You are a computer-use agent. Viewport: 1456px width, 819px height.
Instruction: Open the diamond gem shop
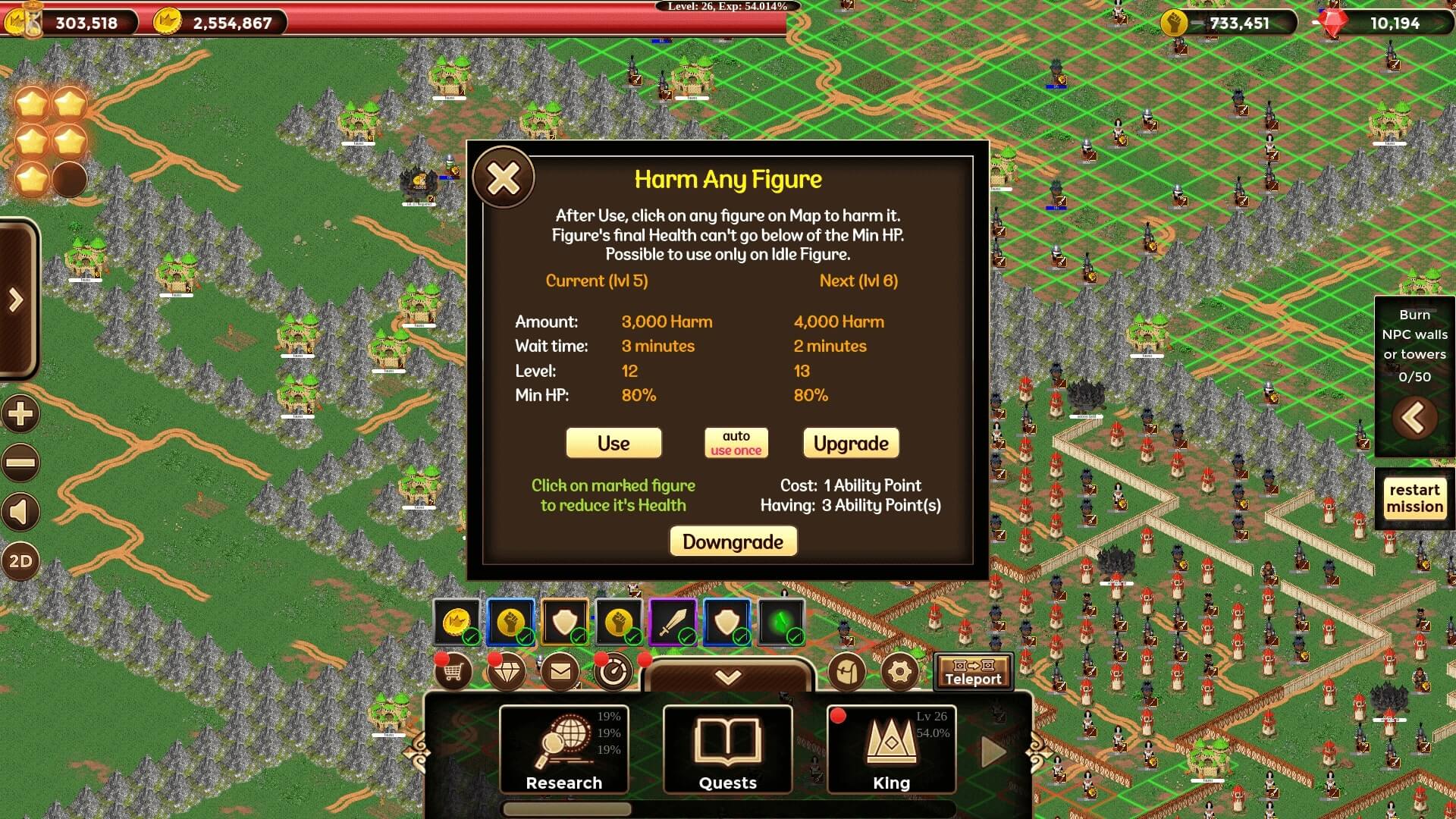(x=507, y=672)
